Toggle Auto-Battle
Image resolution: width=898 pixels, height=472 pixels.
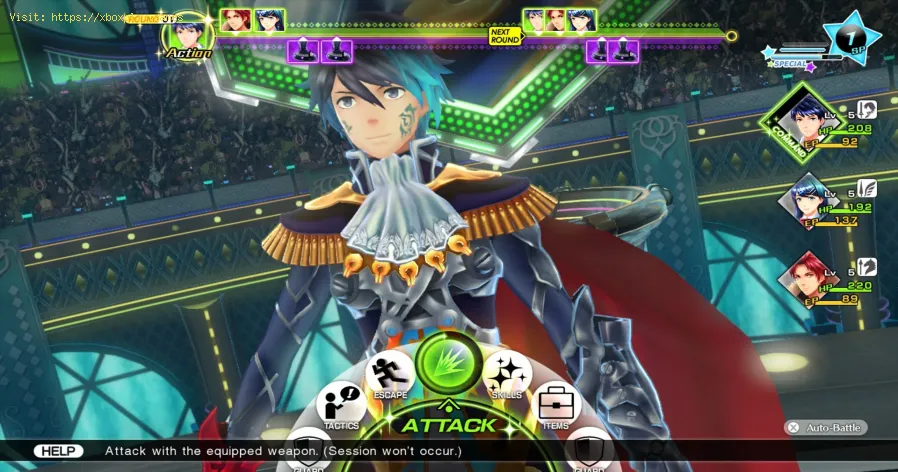coord(824,427)
